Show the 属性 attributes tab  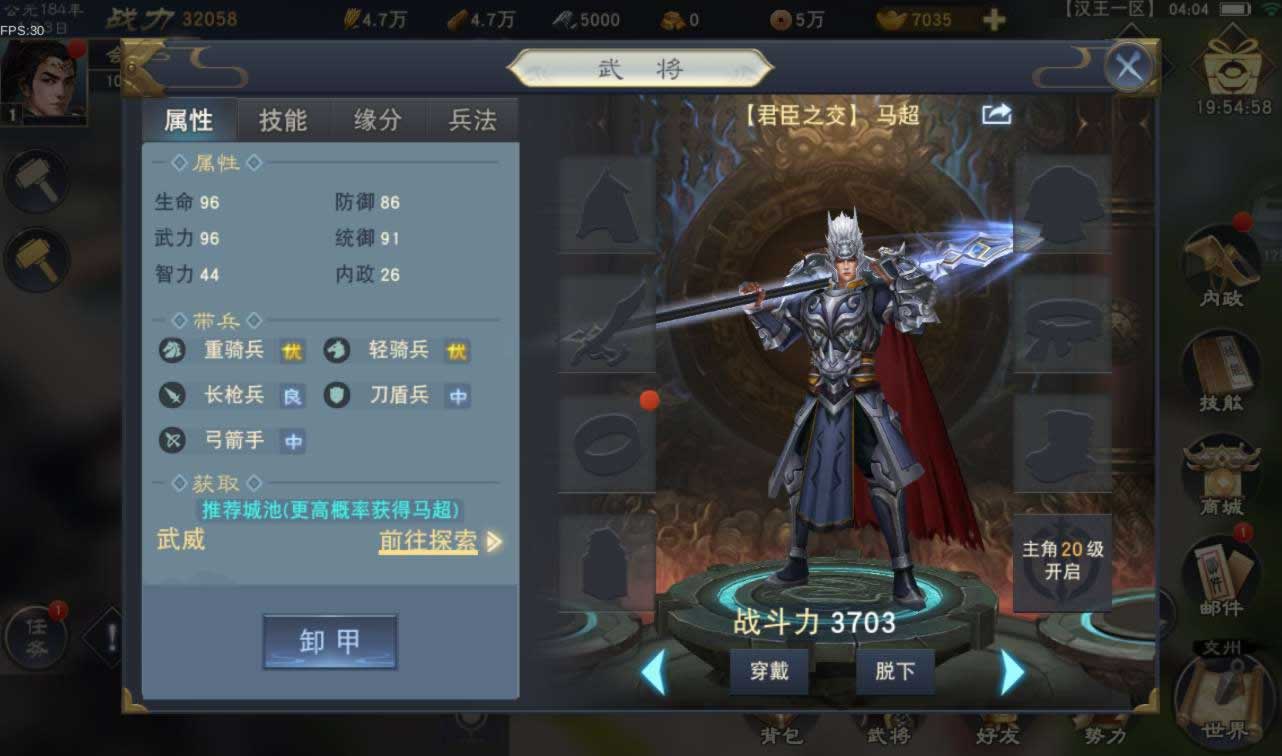[189, 121]
